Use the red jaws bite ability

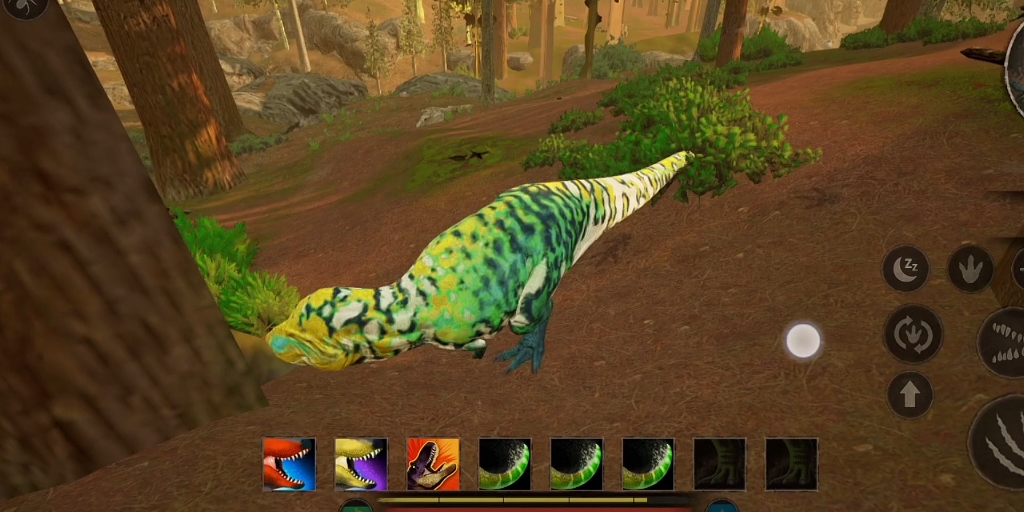[289, 464]
